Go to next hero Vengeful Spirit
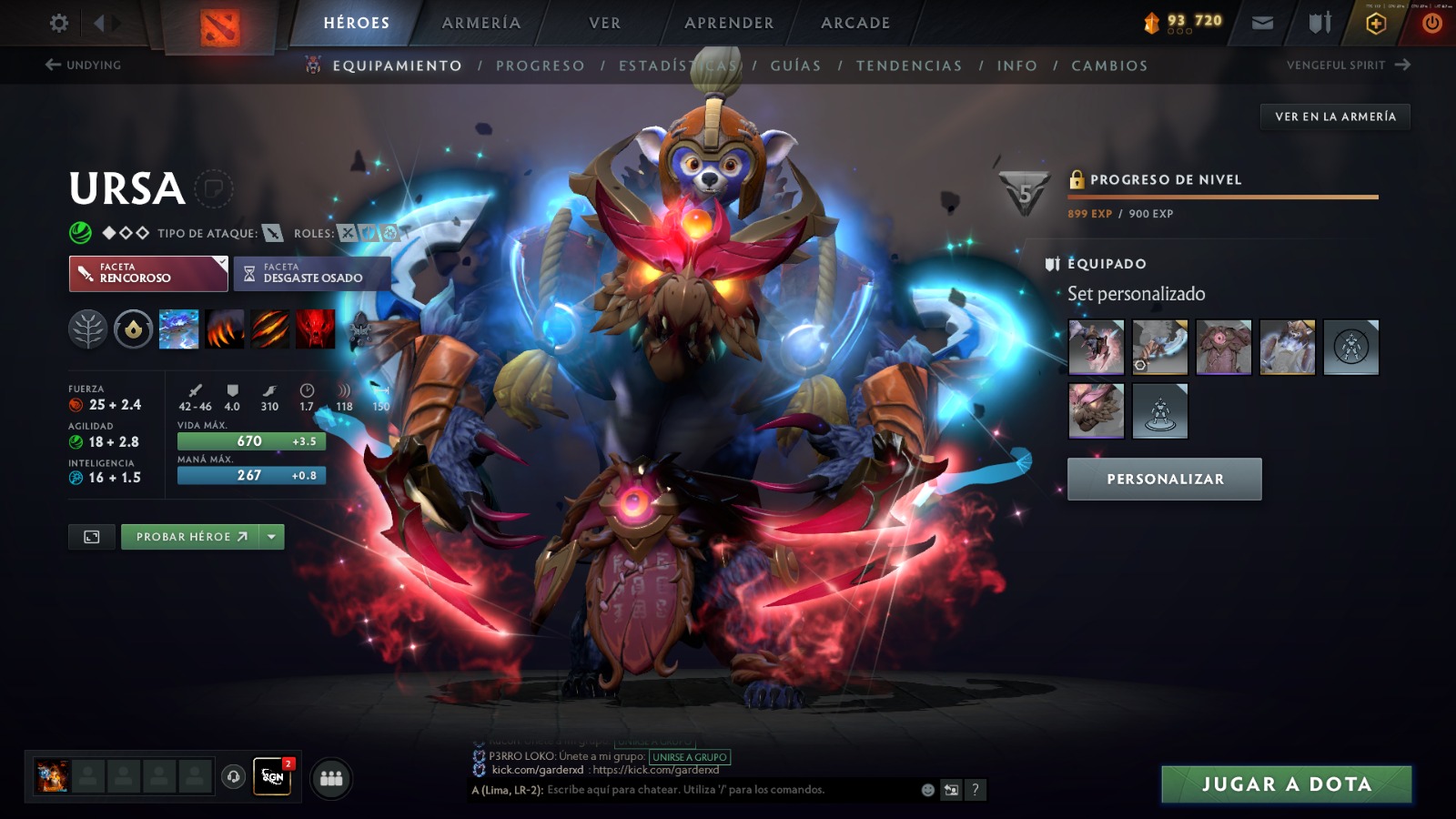Viewport: 1456px width, 819px height. (1348, 65)
